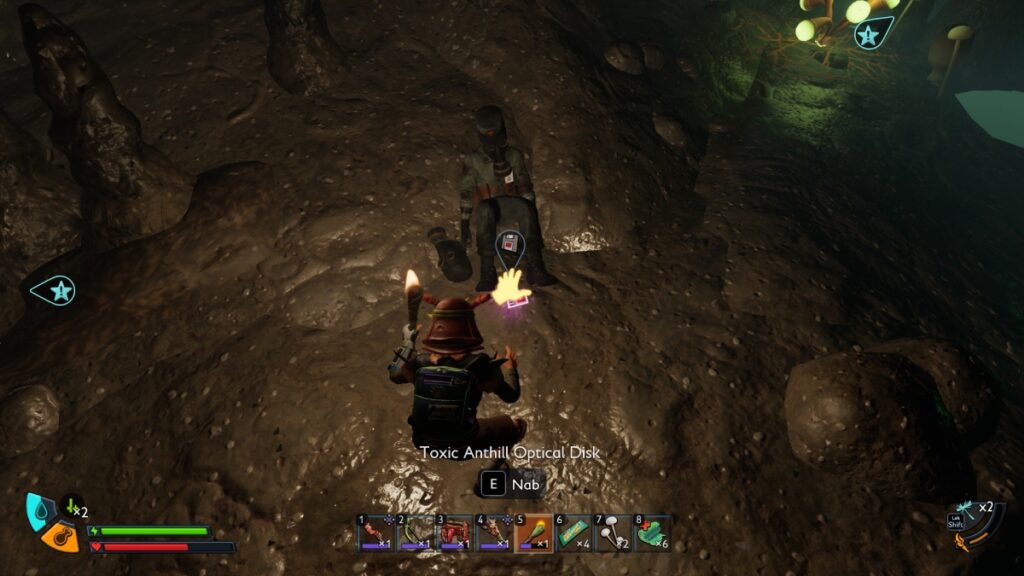Screen dimensions: 1024x576
Task: Select the lit torch in slot 5
Action: (533, 534)
